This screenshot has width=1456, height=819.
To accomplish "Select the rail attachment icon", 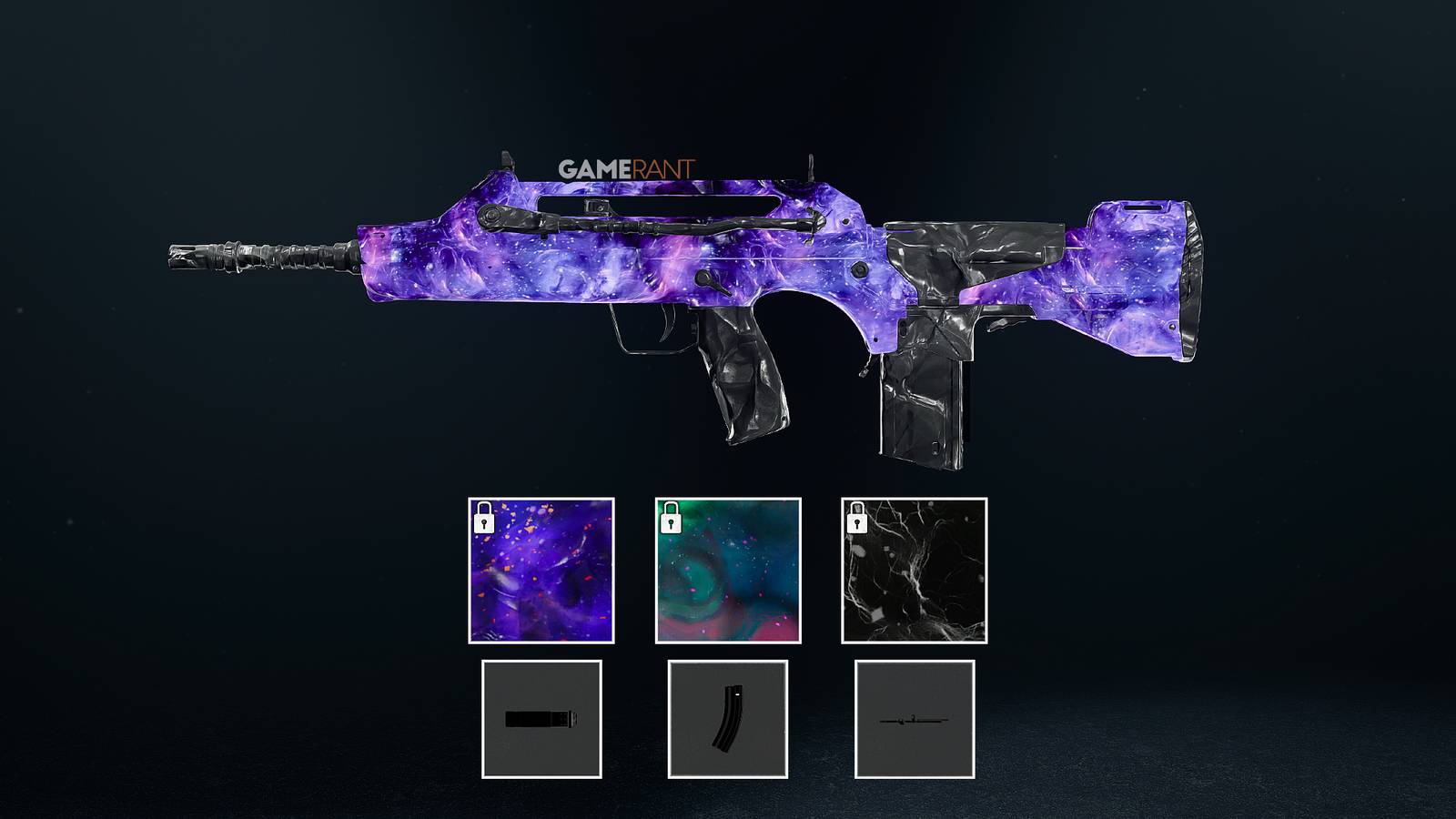I will click(916, 720).
